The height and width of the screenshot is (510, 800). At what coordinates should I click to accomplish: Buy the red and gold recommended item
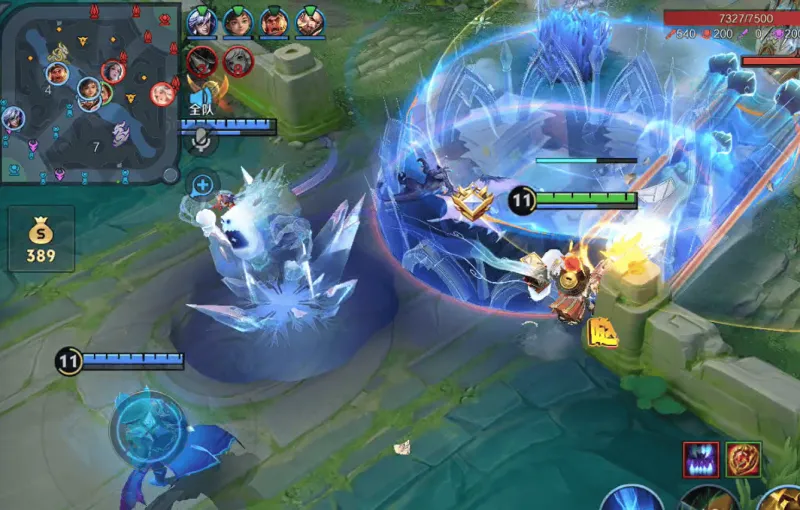(743, 459)
